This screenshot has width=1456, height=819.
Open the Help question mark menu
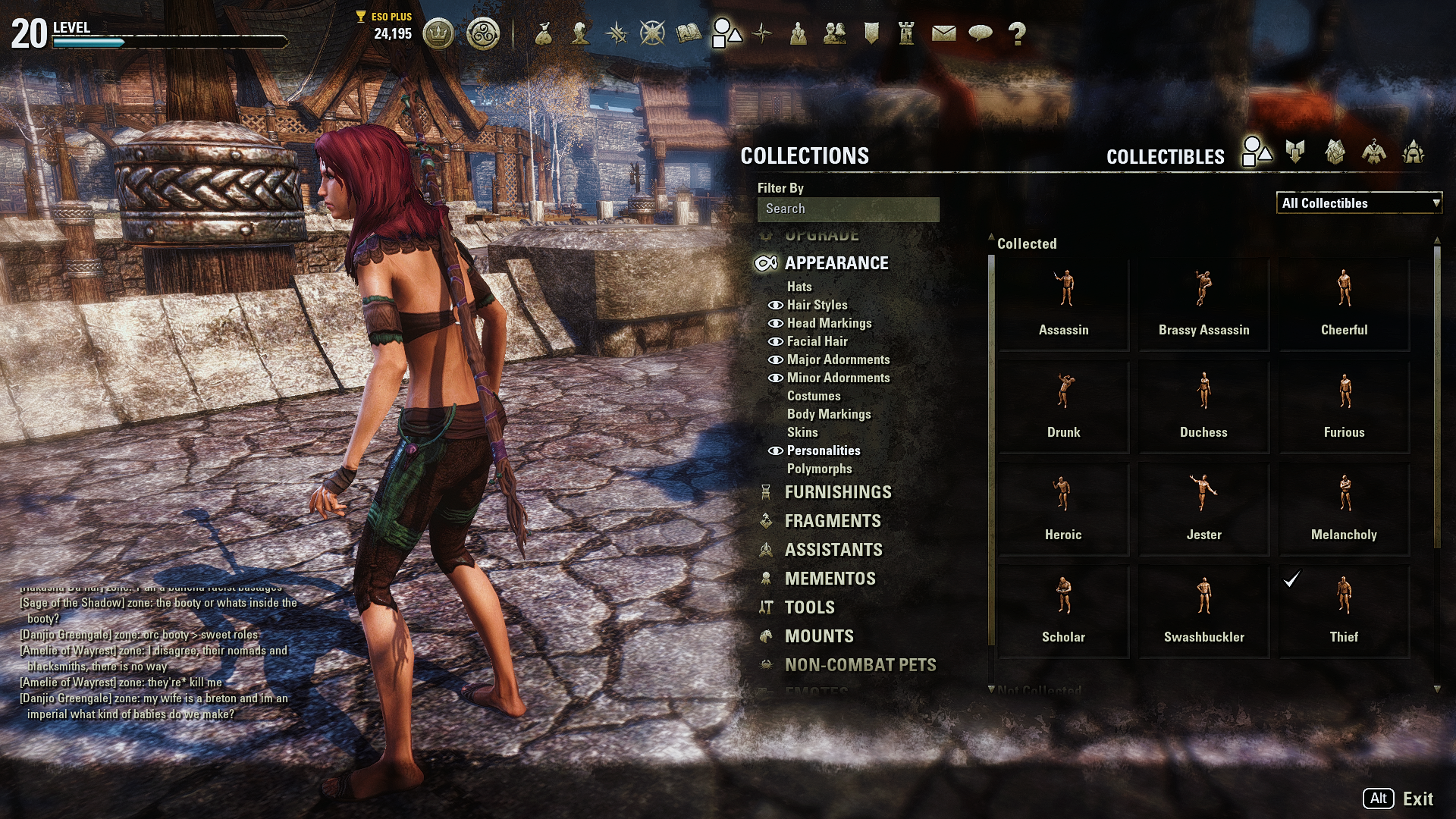click(1017, 33)
